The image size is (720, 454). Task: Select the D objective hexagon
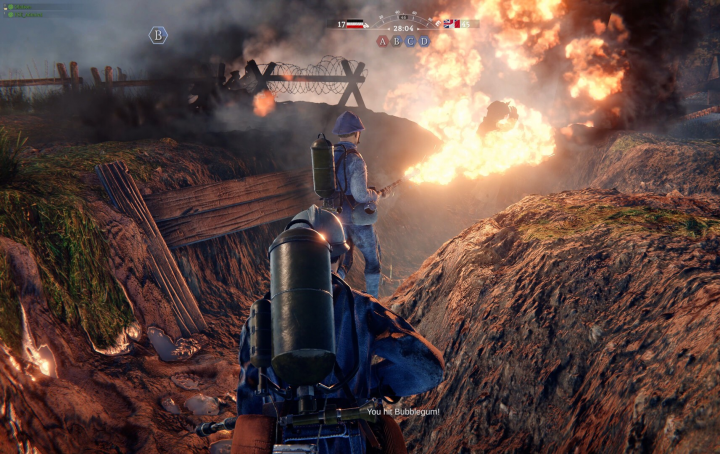tap(424, 41)
